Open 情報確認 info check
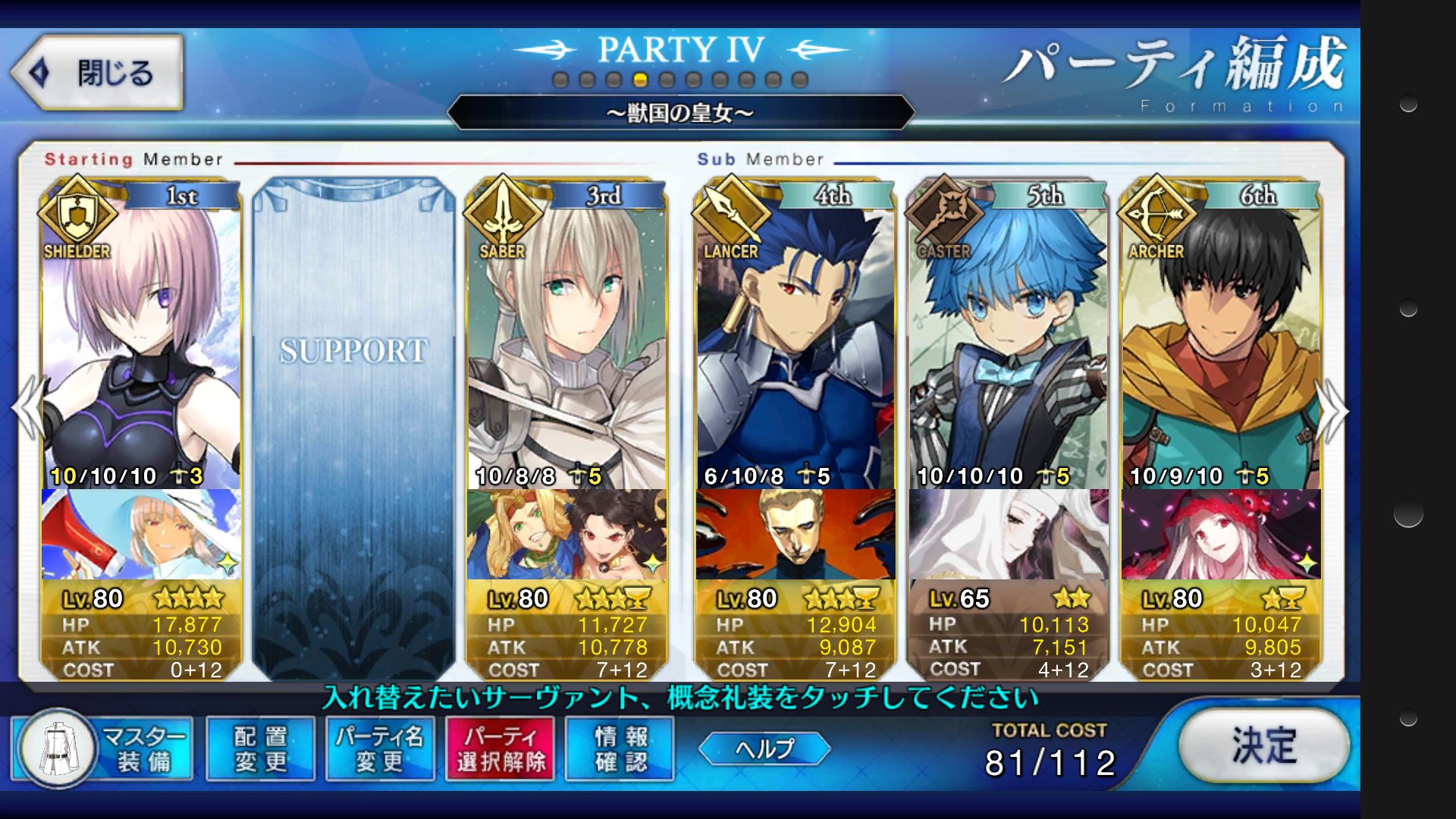The height and width of the screenshot is (819, 1456). [x=620, y=749]
